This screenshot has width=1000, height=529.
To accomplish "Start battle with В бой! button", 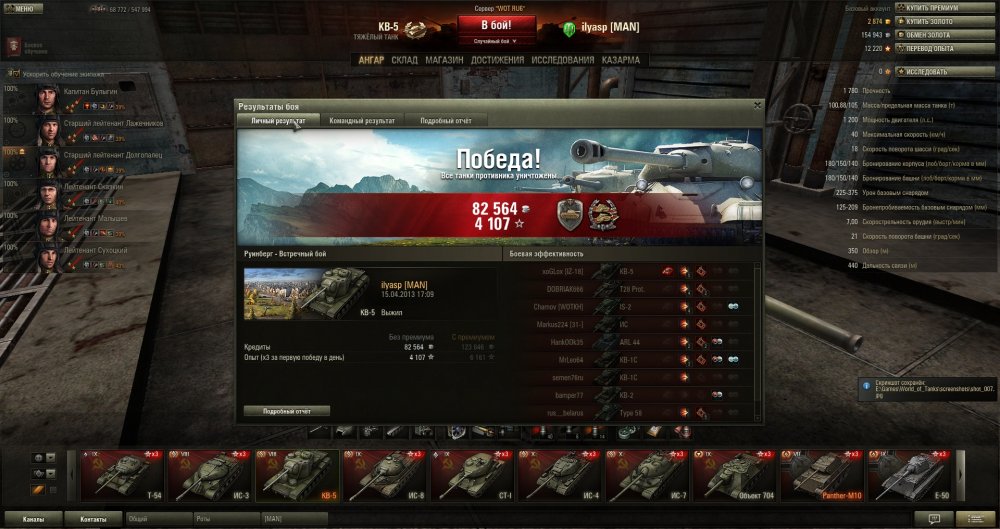I will (x=496, y=25).
